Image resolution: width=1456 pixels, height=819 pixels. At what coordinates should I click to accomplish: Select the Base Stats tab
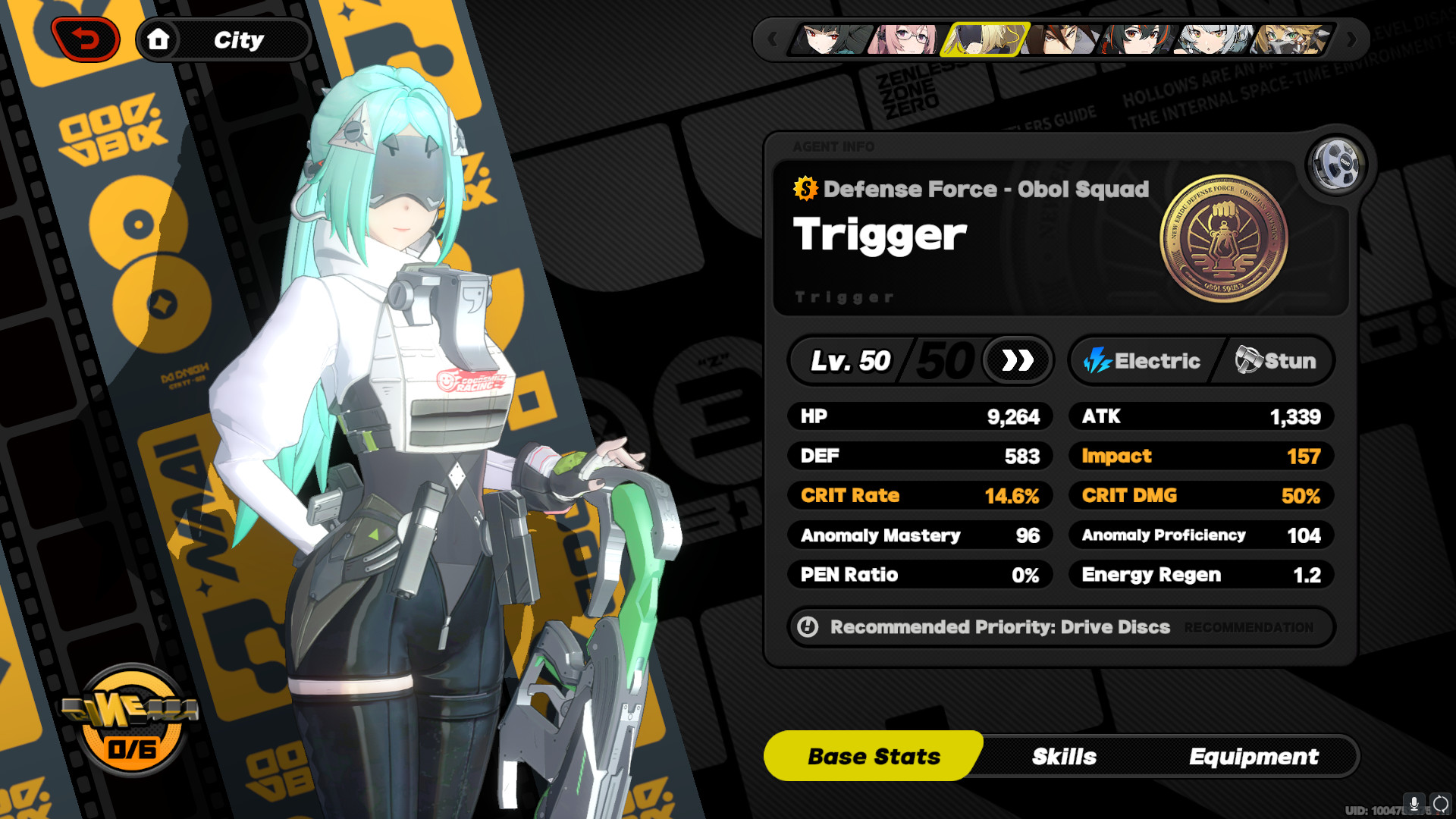[x=874, y=755]
